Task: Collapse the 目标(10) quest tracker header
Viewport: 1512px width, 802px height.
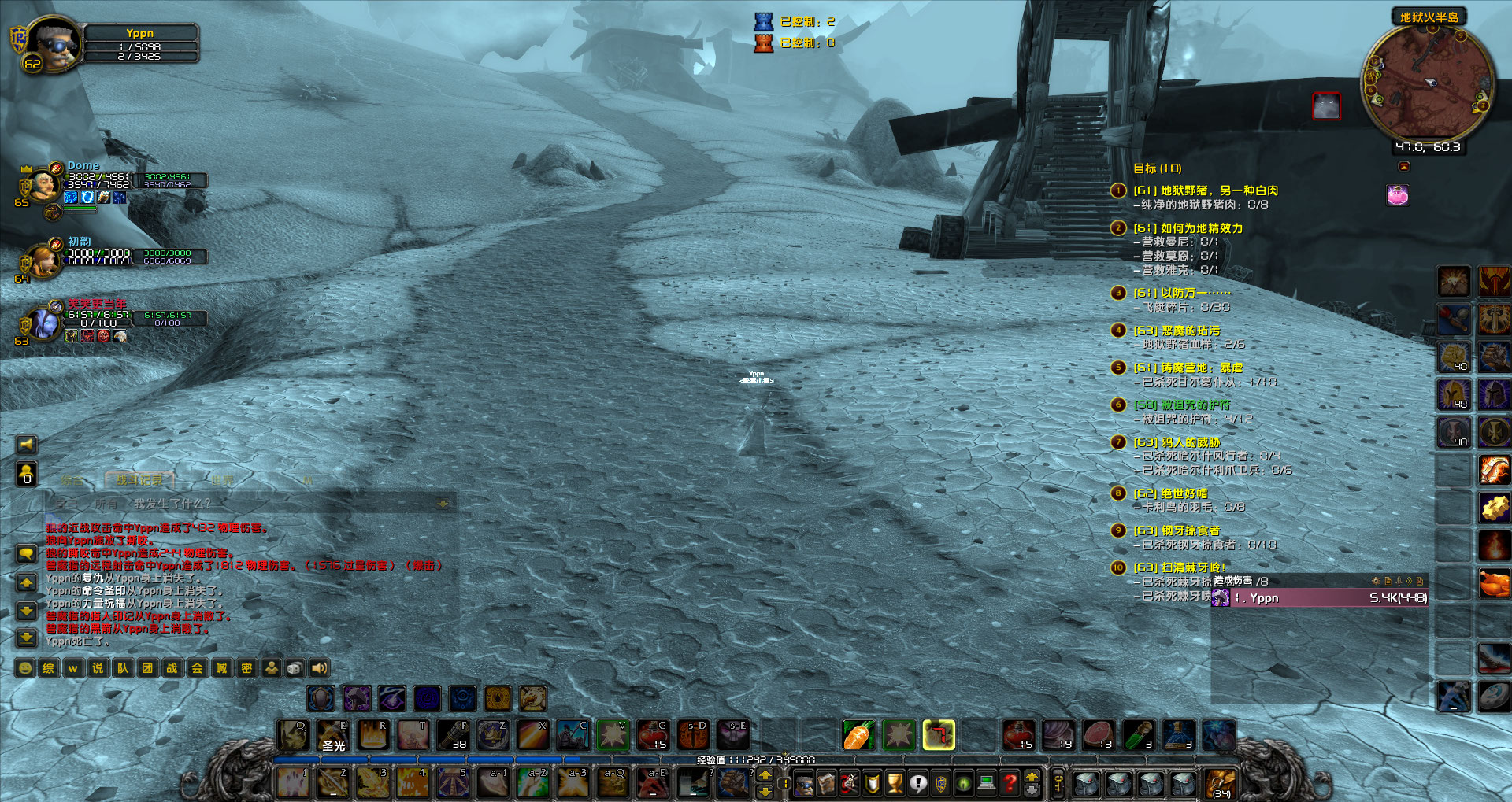Action: tap(1156, 168)
